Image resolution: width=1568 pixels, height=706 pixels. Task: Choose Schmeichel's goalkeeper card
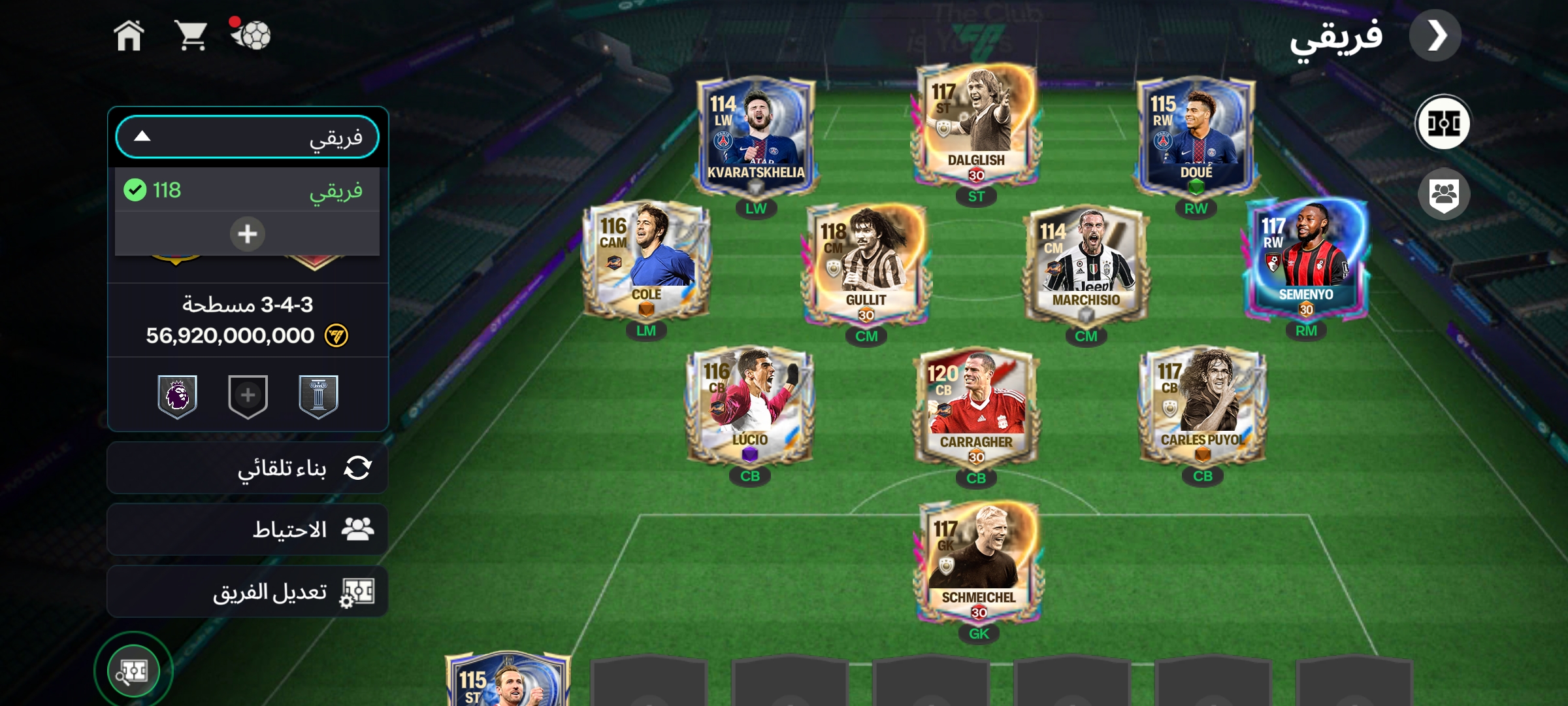pyautogui.click(x=978, y=563)
